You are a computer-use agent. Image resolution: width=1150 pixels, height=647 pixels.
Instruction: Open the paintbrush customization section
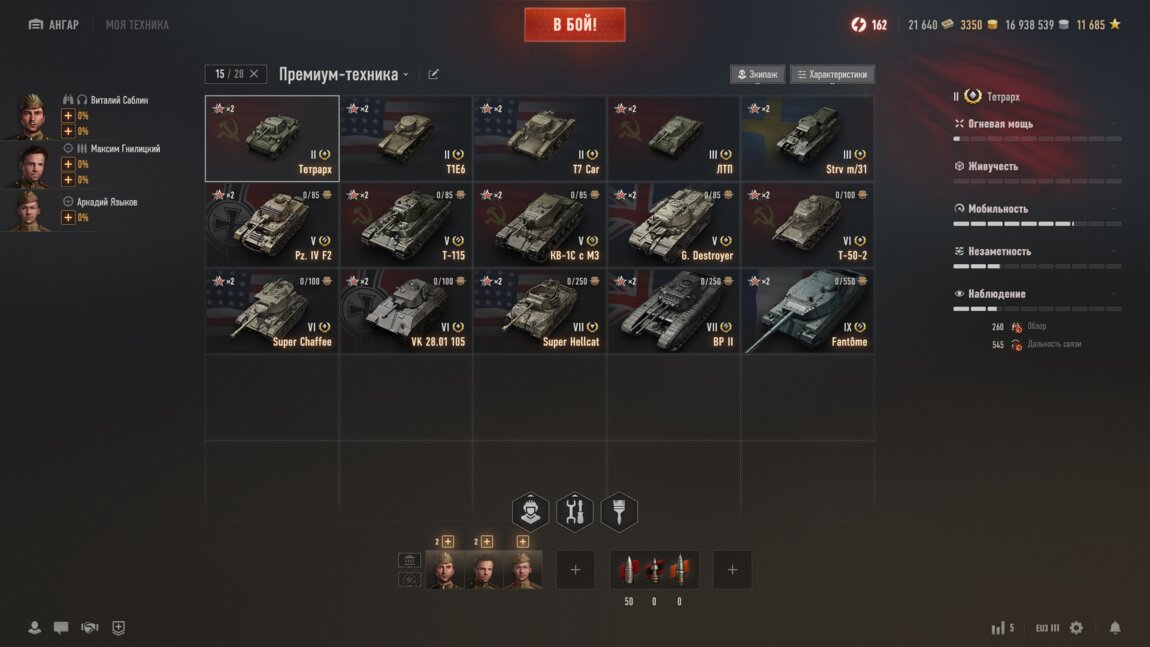(619, 512)
